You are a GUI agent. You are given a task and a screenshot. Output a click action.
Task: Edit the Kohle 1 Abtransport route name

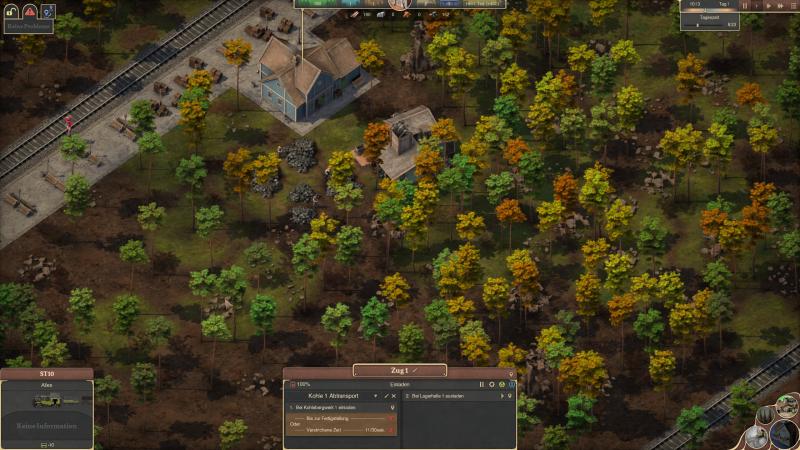click(386, 396)
